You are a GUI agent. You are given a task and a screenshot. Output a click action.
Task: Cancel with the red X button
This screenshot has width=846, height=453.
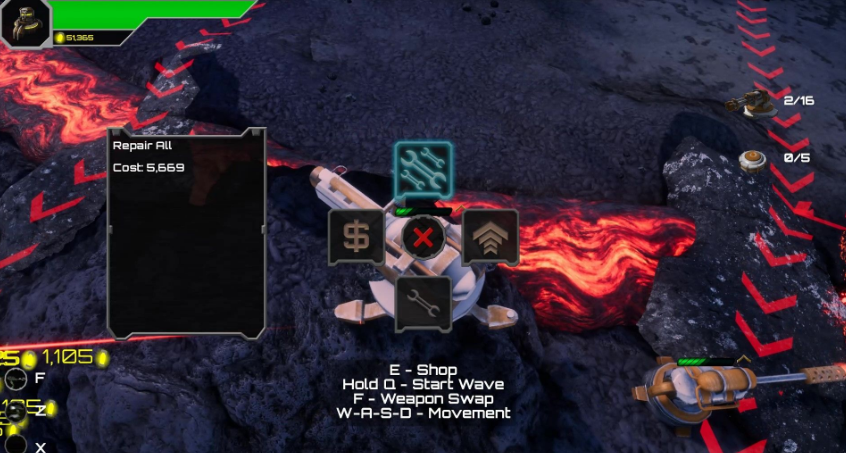pyautogui.click(x=424, y=237)
